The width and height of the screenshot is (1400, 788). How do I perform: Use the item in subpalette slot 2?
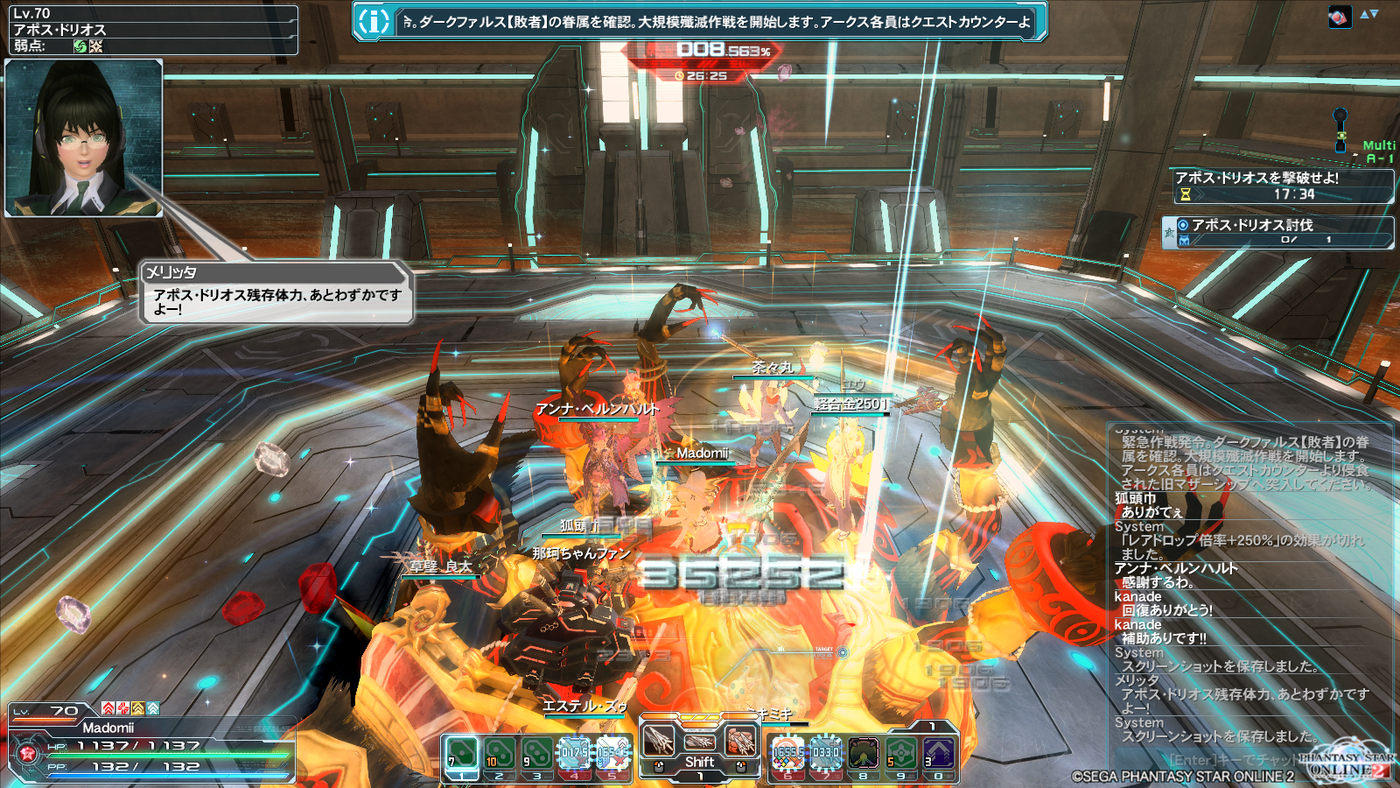point(499,752)
